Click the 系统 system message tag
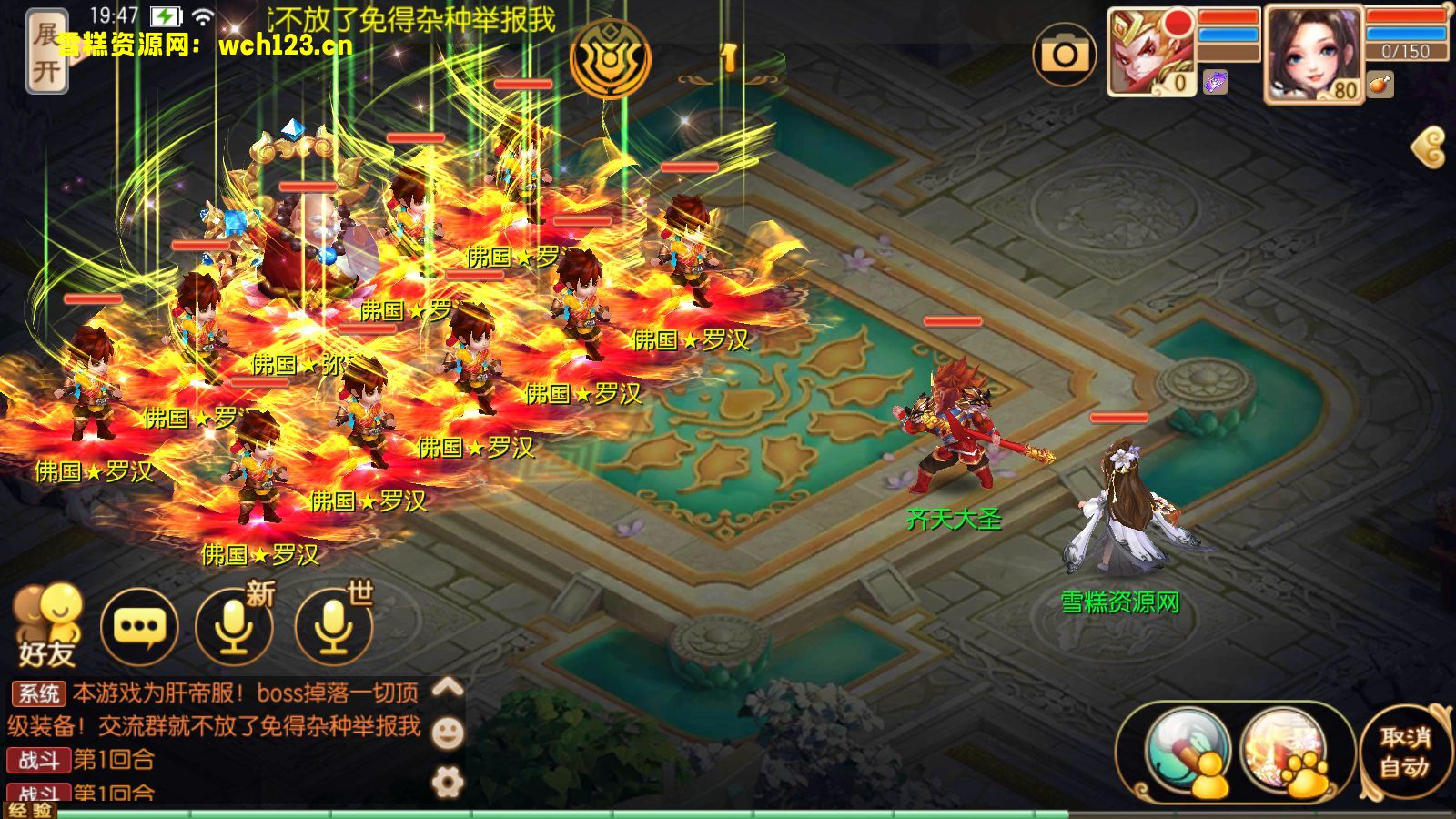The height and width of the screenshot is (819, 1456). [37, 693]
